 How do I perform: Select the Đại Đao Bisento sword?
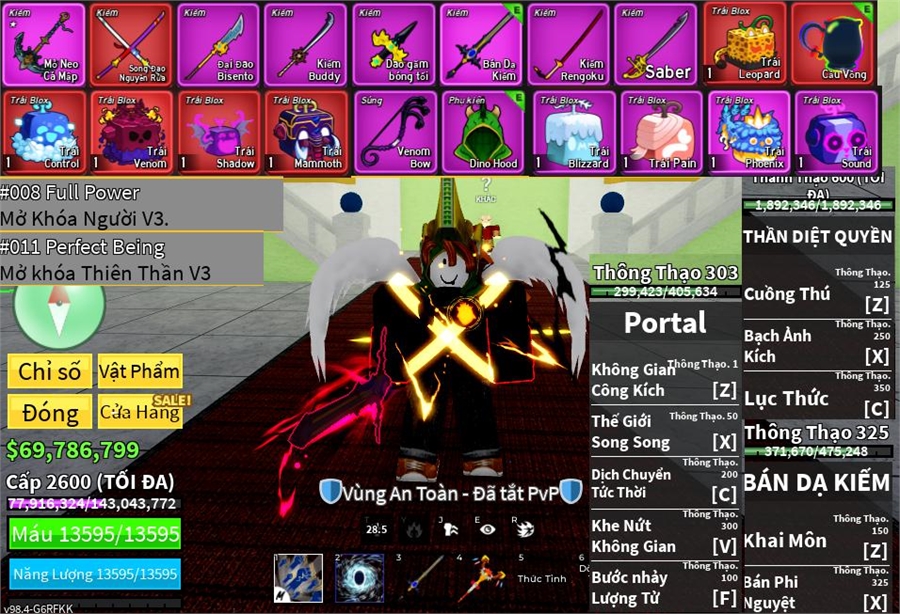[218, 44]
